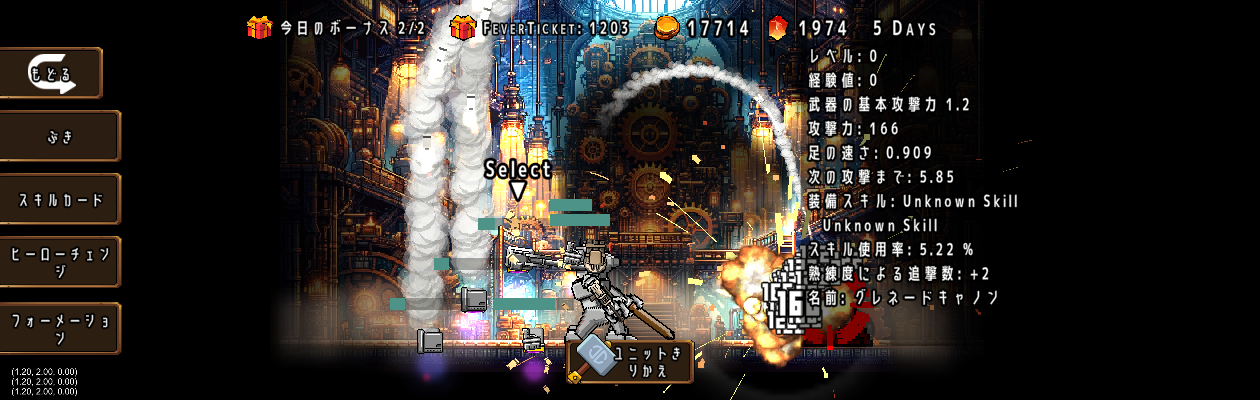Select the ヒーローチェンジ hero change button
The width and height of the screenshot is (1260, 400).
pos(60,263)
